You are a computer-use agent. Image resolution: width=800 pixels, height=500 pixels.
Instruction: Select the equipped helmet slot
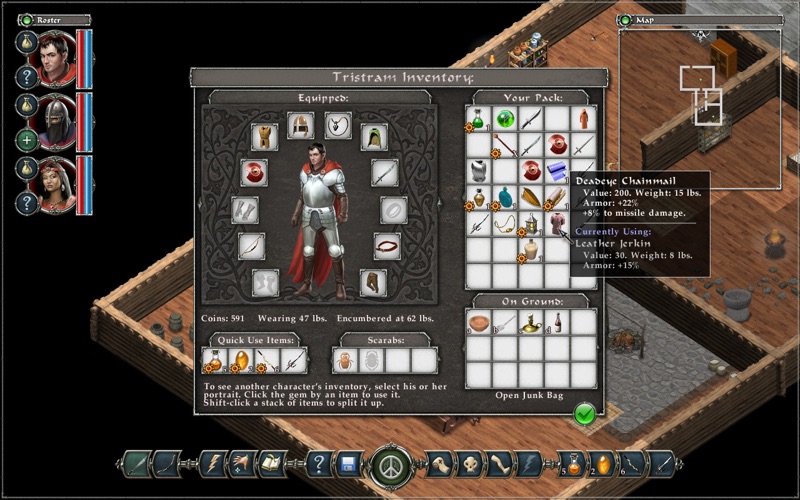[x=300, y=125]
